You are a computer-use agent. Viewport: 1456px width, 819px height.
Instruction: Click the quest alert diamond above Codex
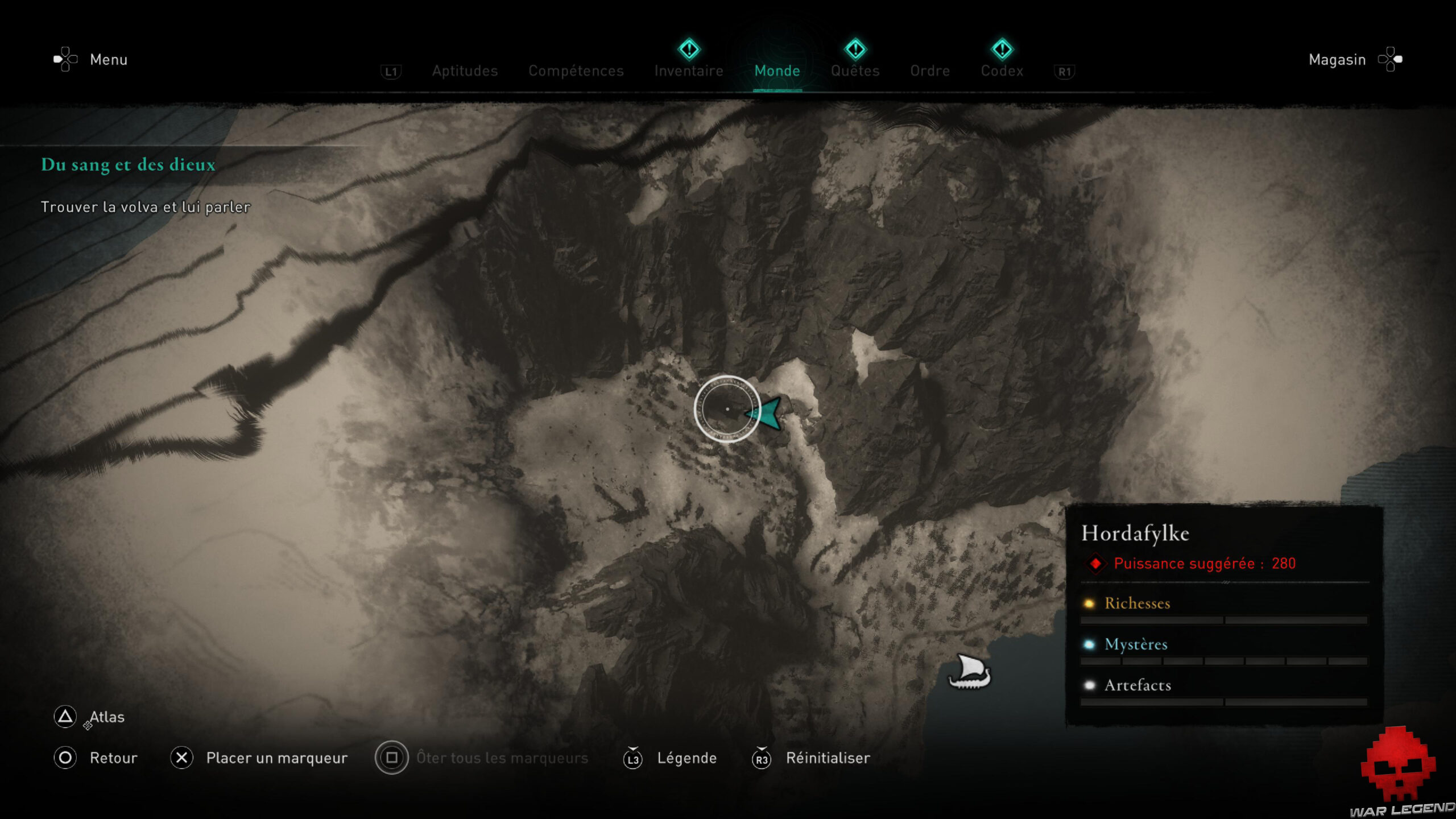(x=1003, y=50)
